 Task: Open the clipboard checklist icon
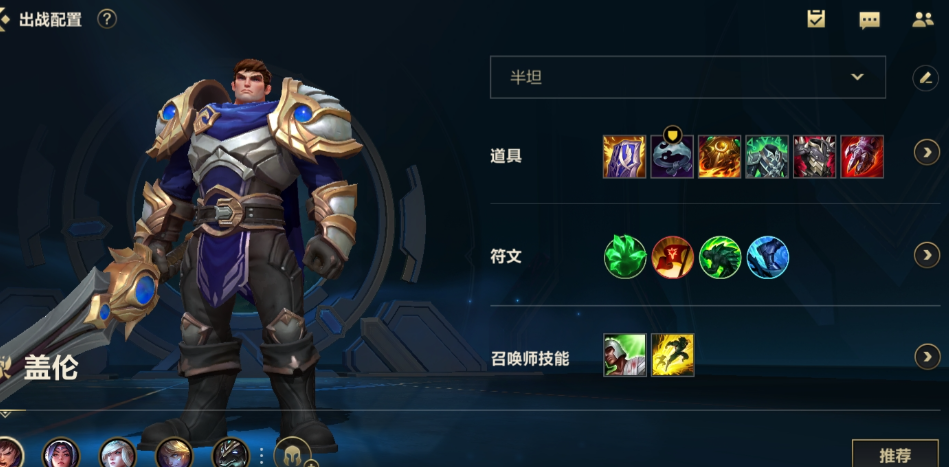[x=816, y=19]
